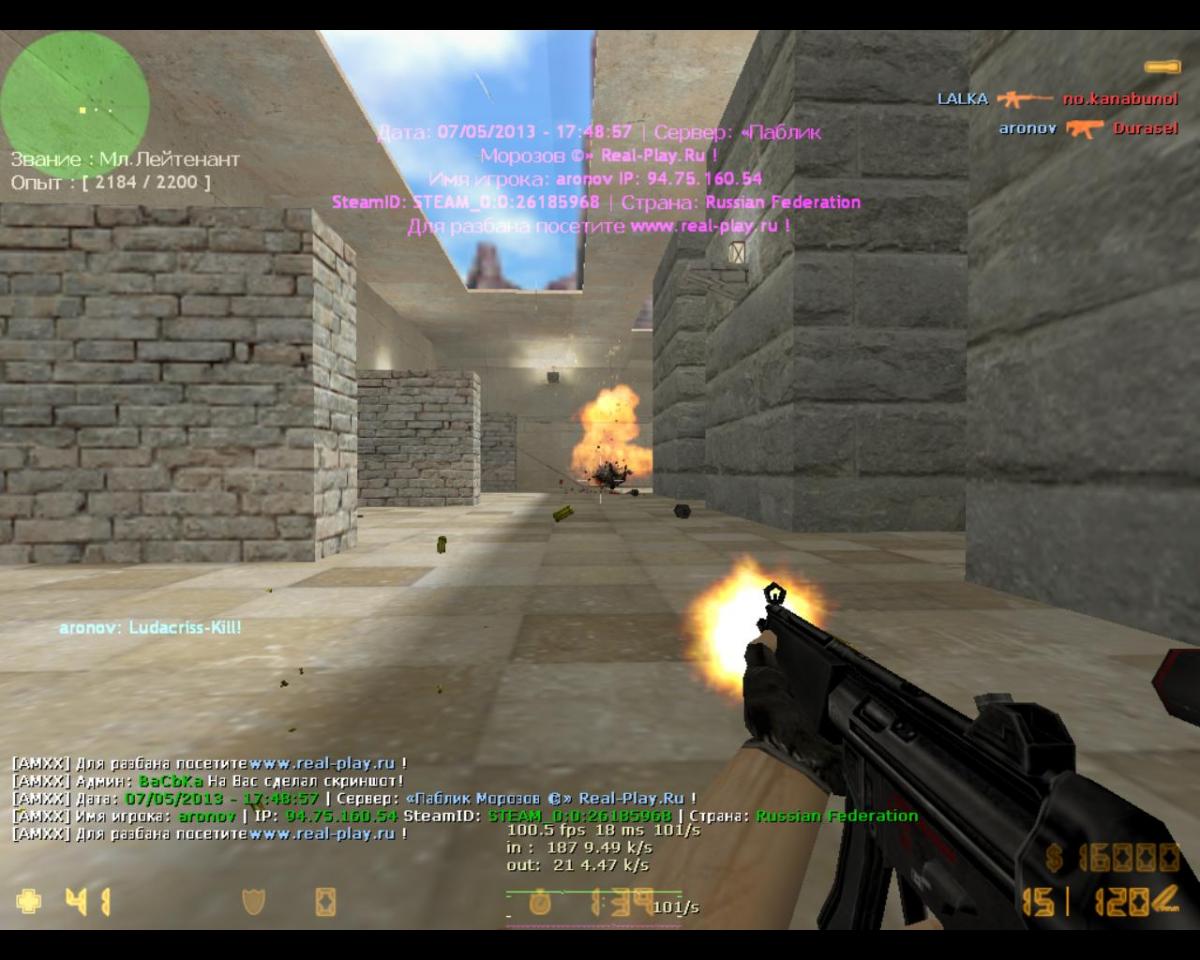Click the bullet icon beside the ammo count
The image size is (1200, 960).
1164,902
